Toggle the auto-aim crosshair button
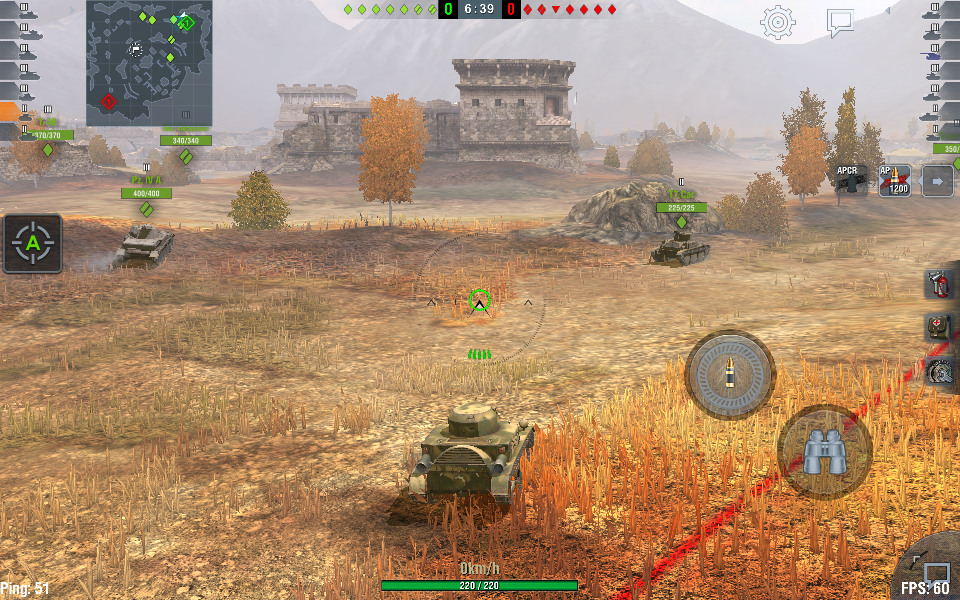This screenshot has width=960, height=600. (x=33, y=243)
